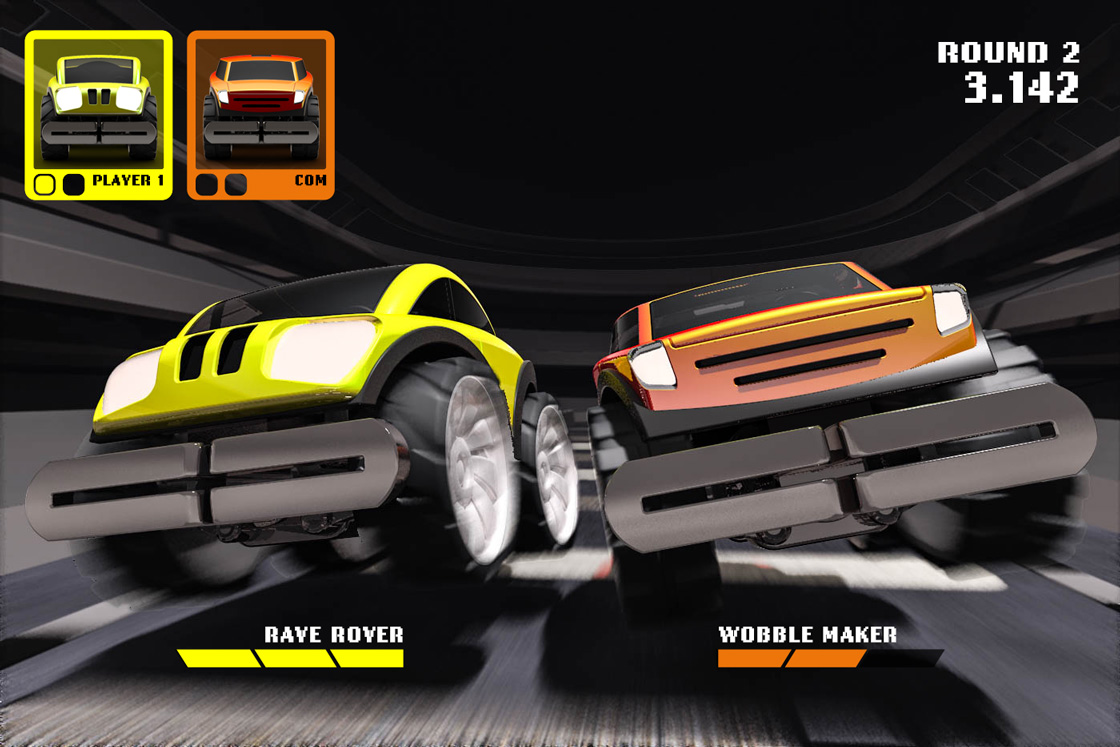
Task: Select the orange COM truck card
Action: (260, 114)
